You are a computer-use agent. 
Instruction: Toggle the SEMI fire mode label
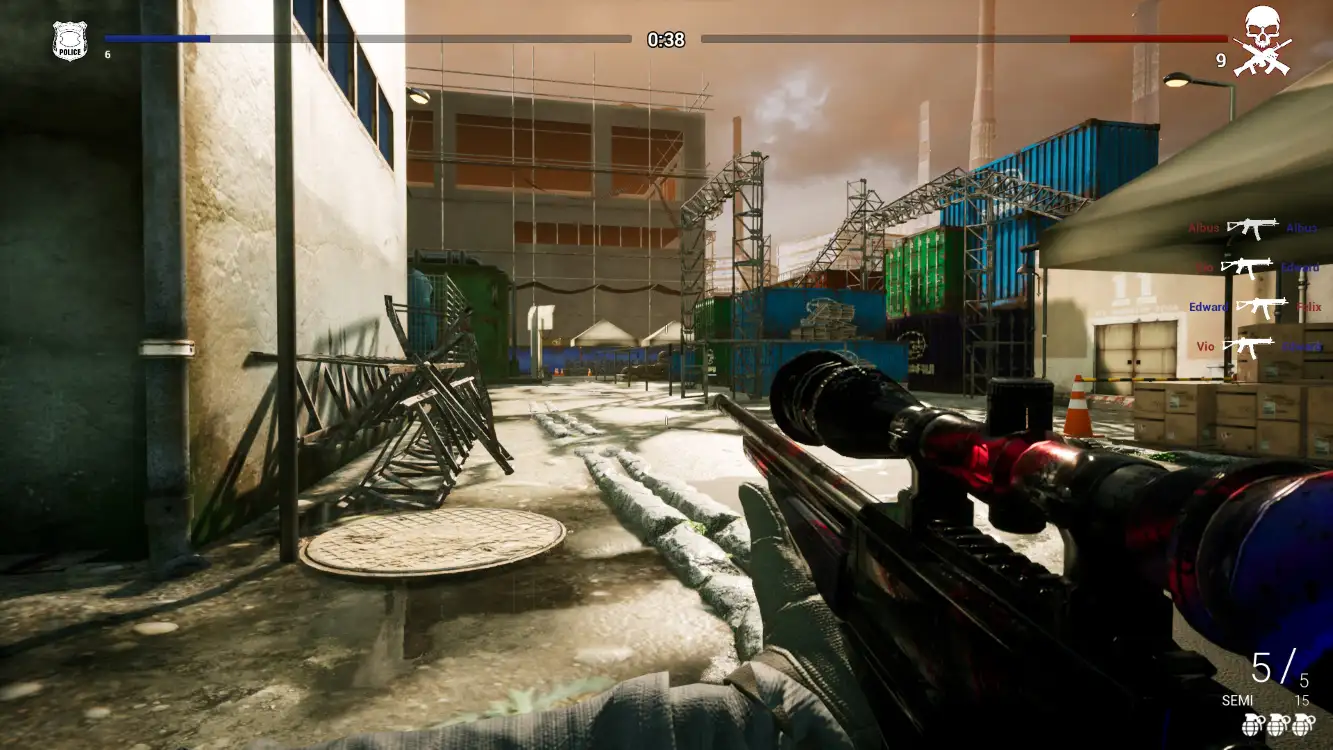coord(1237,701)
